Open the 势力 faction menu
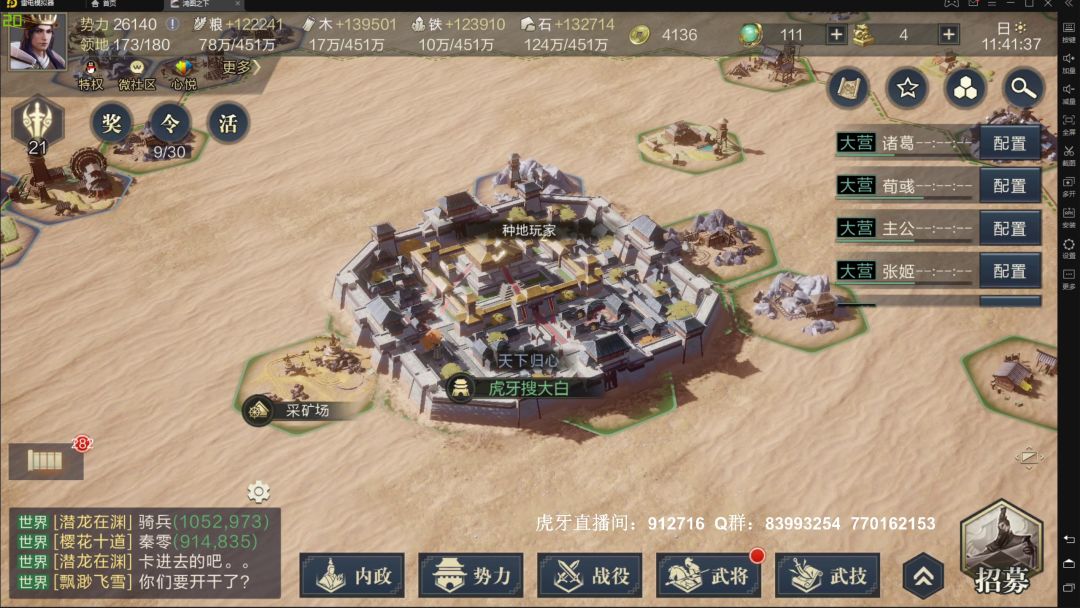 471,575
